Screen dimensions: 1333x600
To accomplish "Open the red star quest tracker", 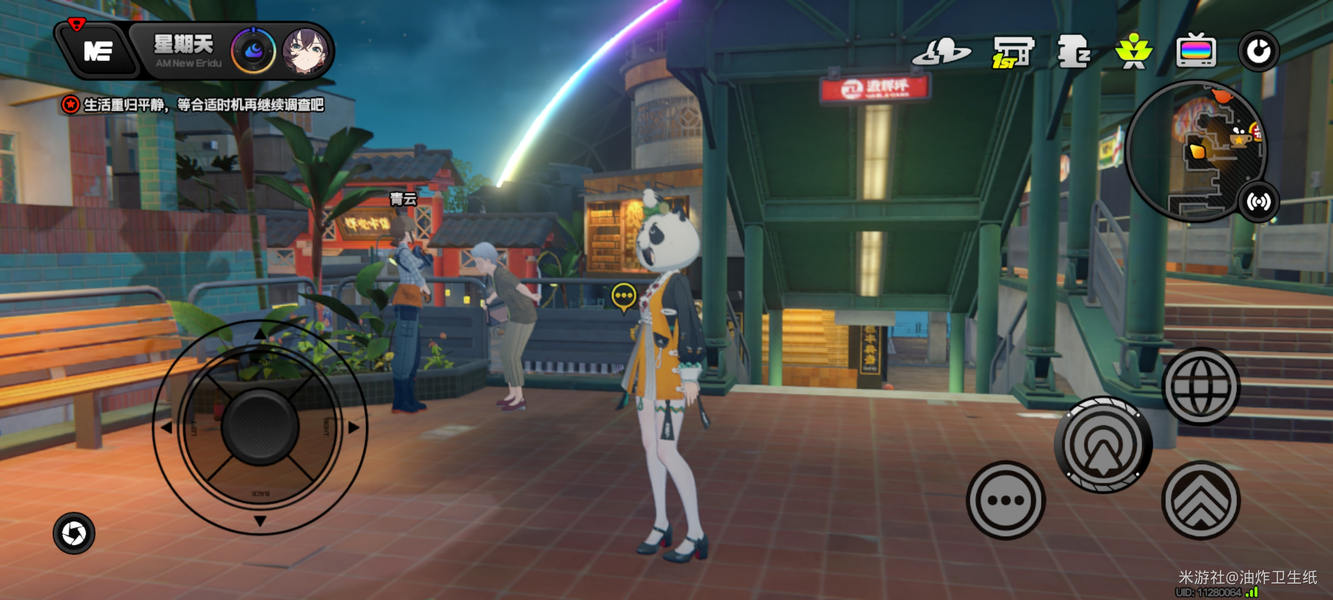I will pyautogui.click(x=70, y=104).
